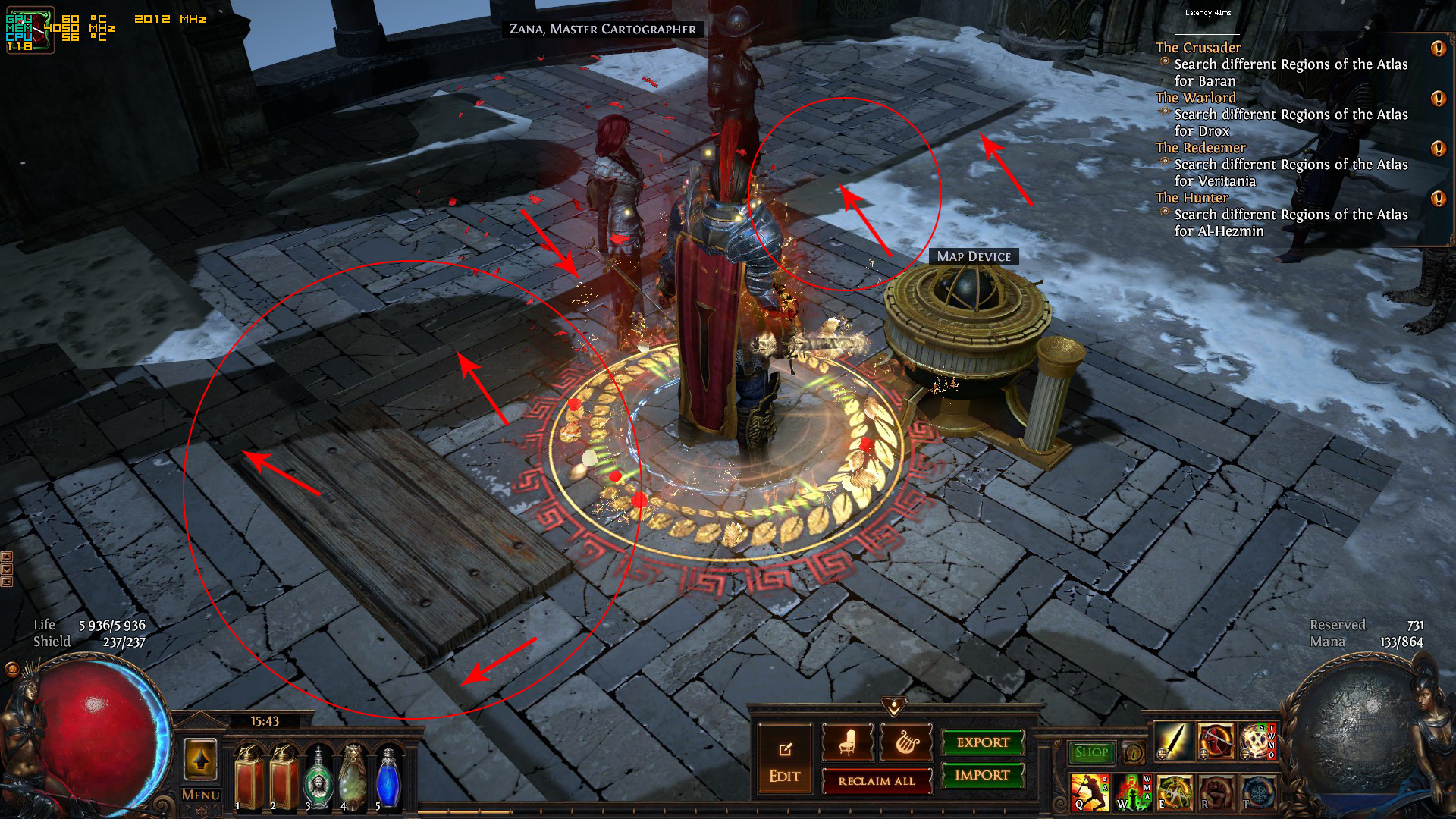Activate the skill bound to Q

pos(1089,792)
